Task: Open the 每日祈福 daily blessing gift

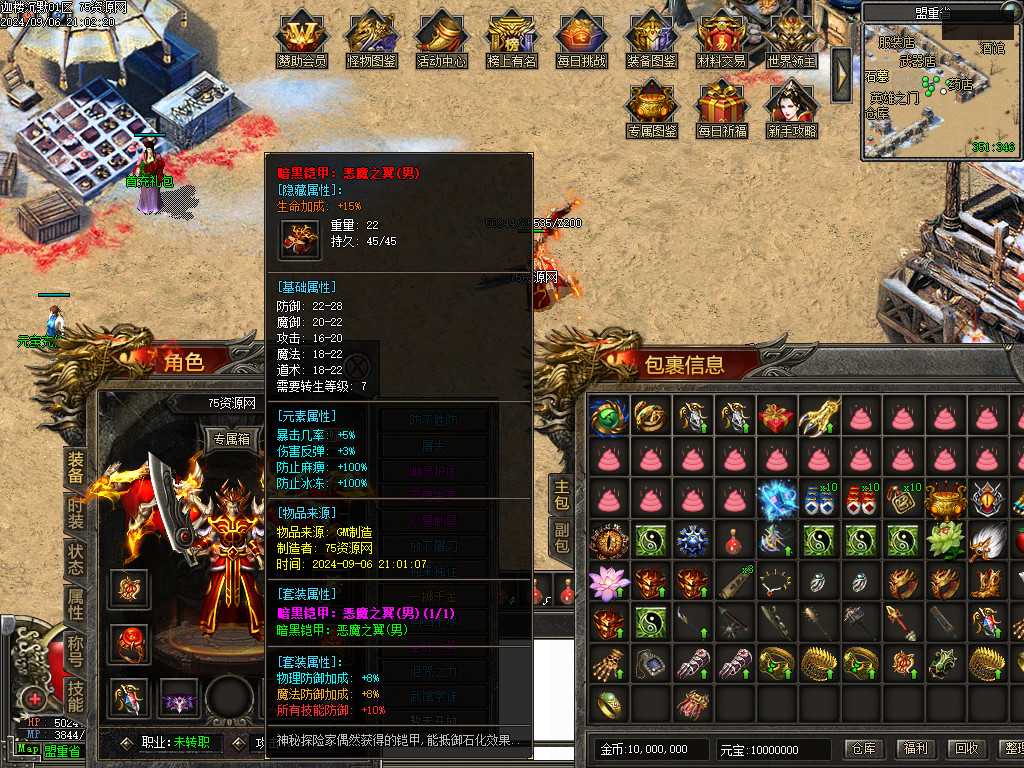Action: click(722, 110)
